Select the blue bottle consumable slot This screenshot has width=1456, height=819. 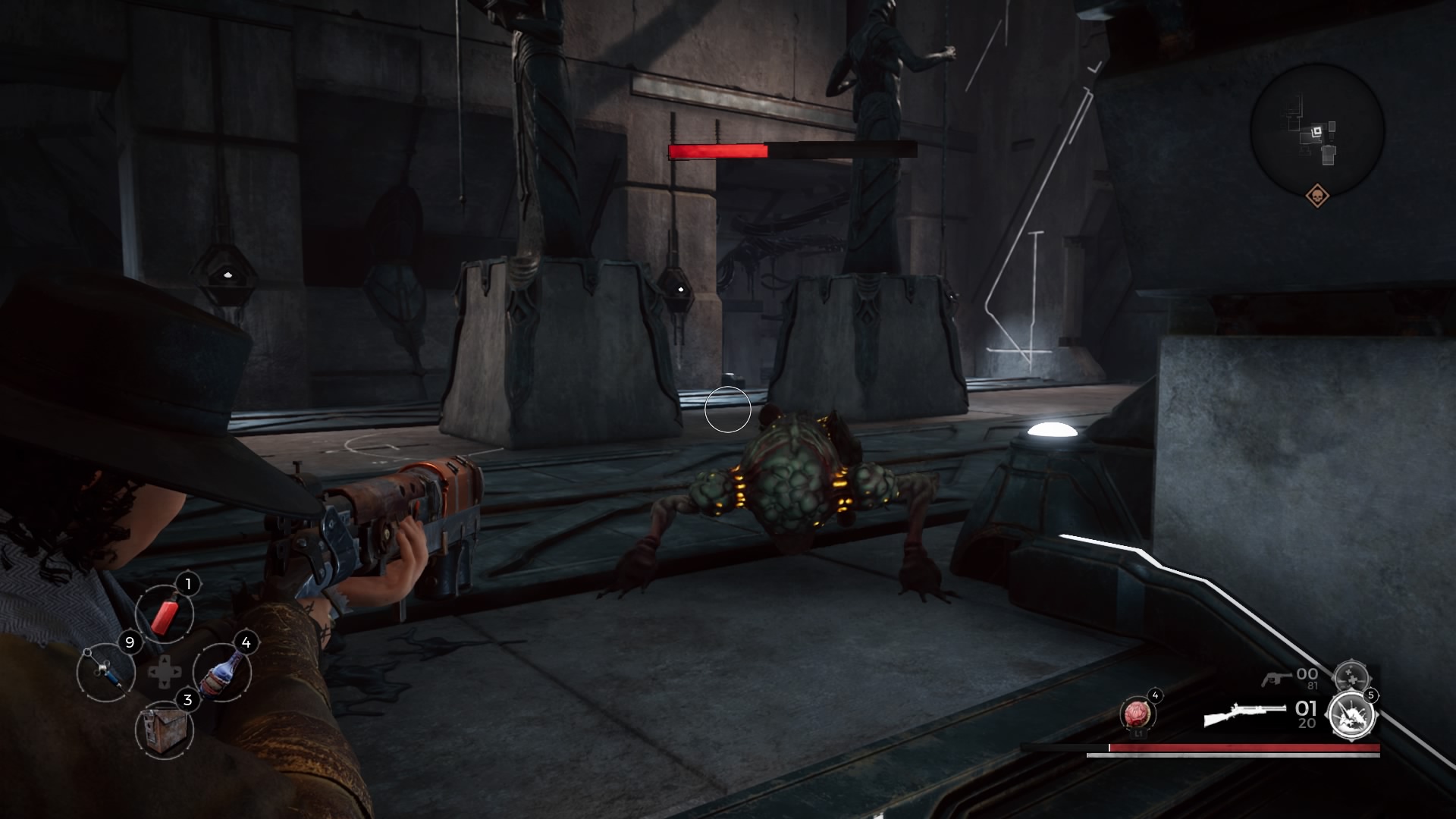point(222,672)
